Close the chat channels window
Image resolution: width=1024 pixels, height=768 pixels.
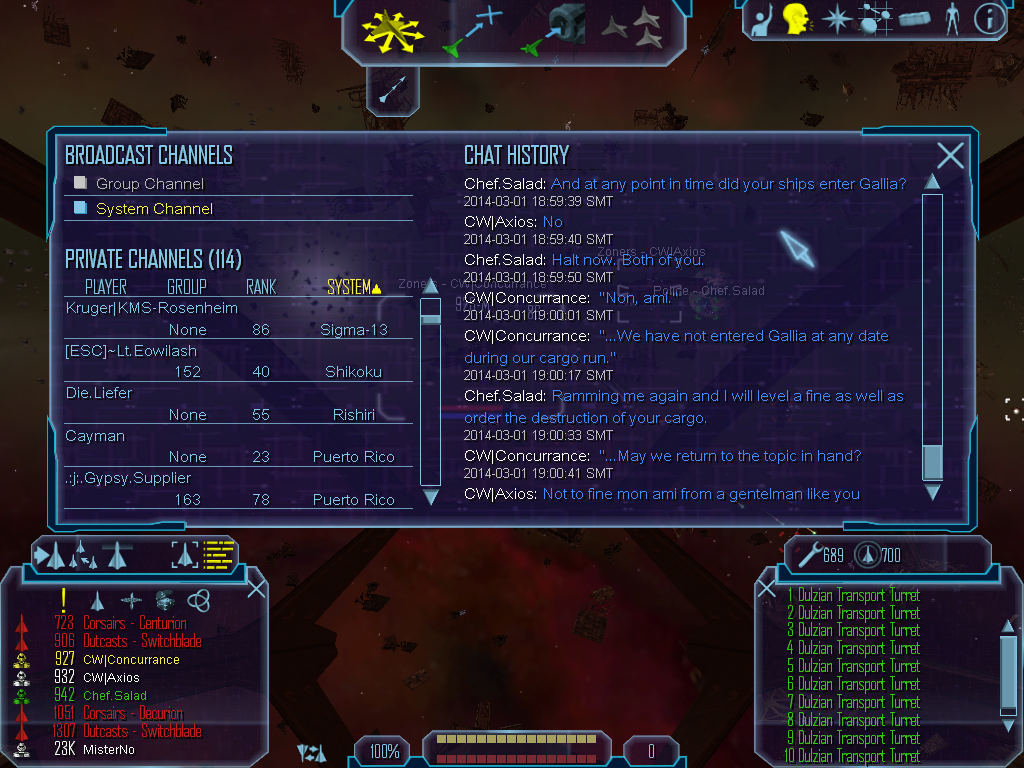point(950,155)
